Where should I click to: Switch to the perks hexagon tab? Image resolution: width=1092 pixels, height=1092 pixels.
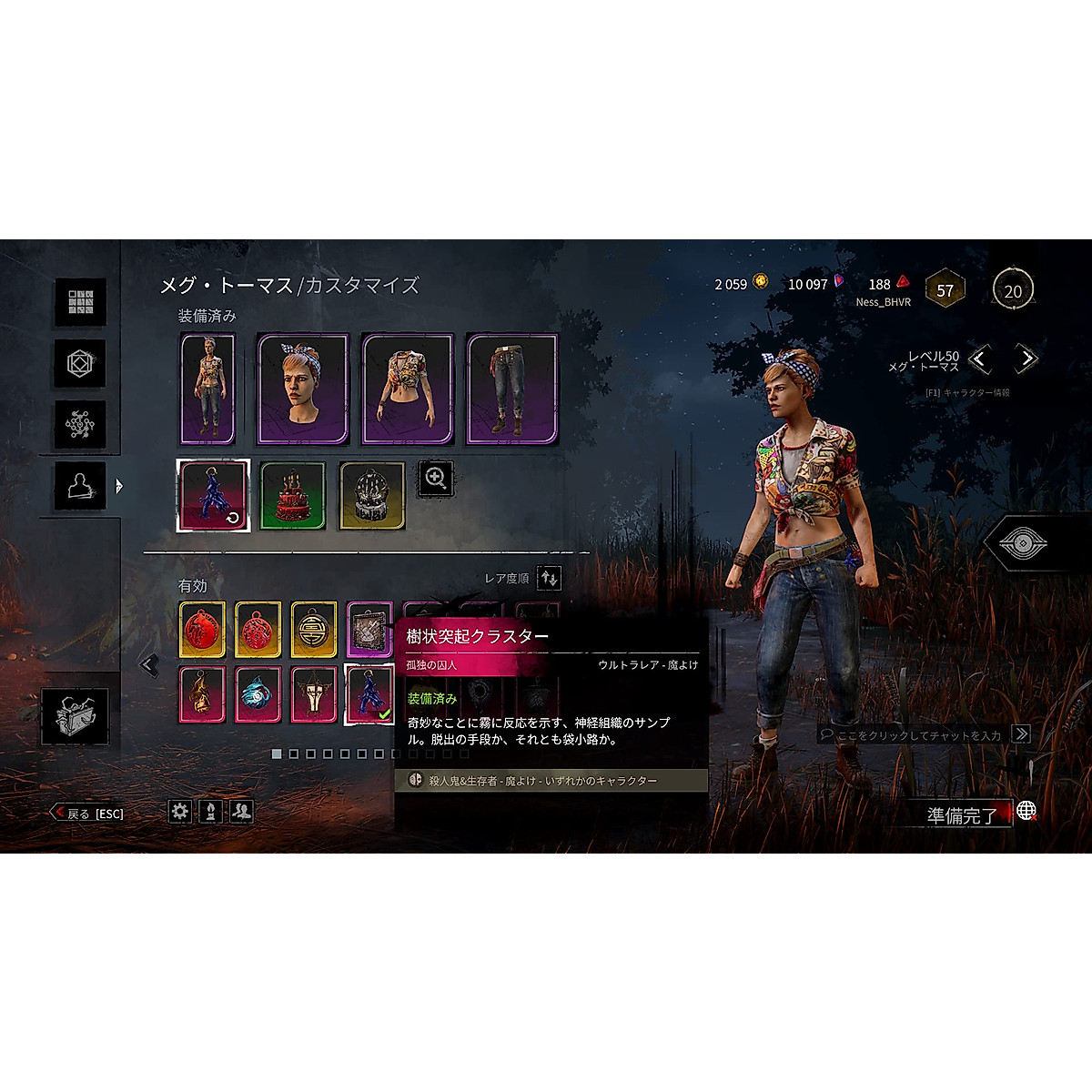pos(80,364)
